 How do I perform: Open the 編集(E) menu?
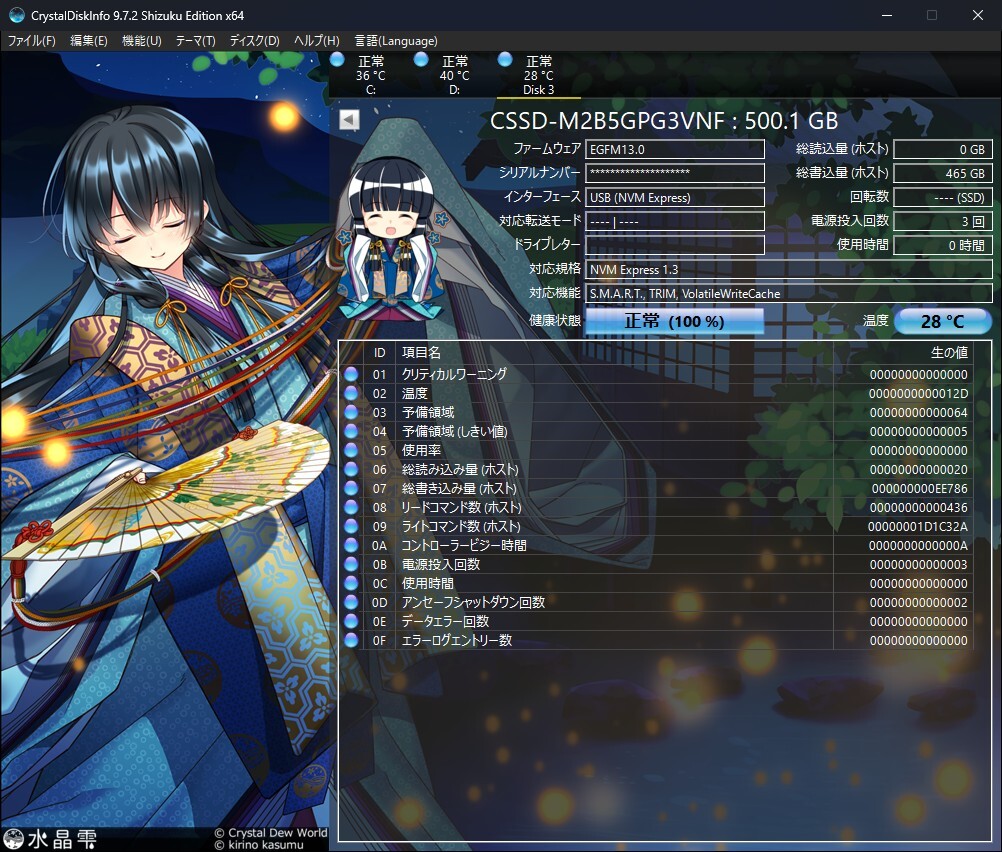[x=88, y=41]
